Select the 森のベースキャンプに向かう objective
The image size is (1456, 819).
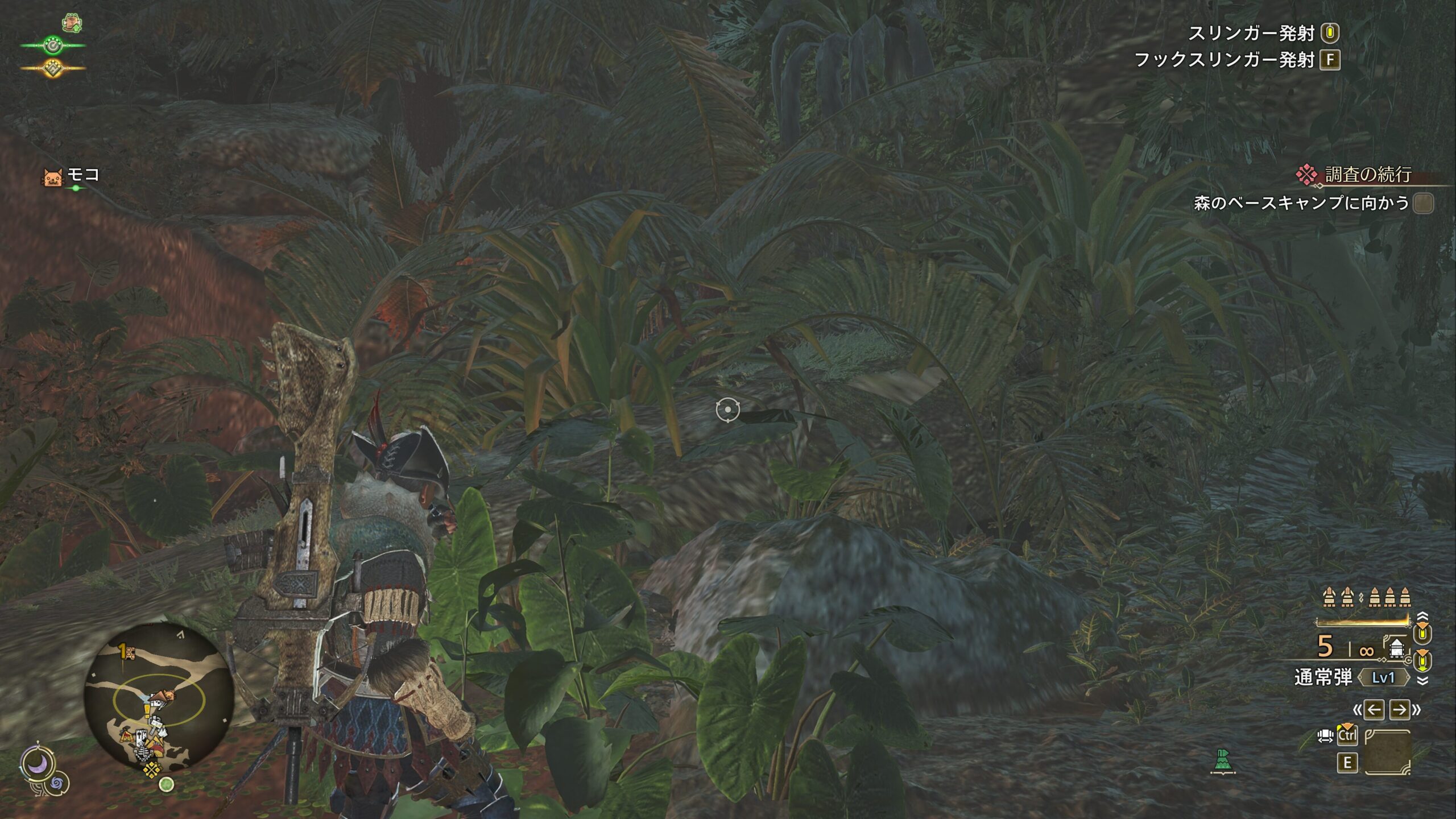[x=1301, y=203]
